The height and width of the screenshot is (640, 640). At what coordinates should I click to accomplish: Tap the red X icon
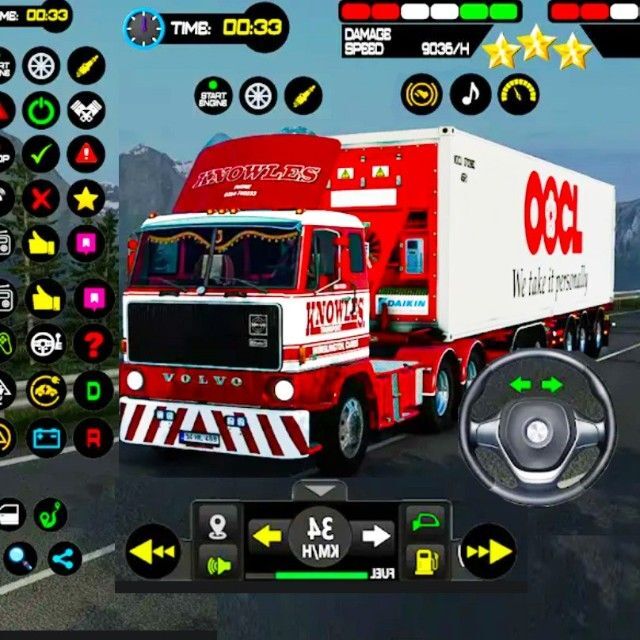tap(42, 198)
